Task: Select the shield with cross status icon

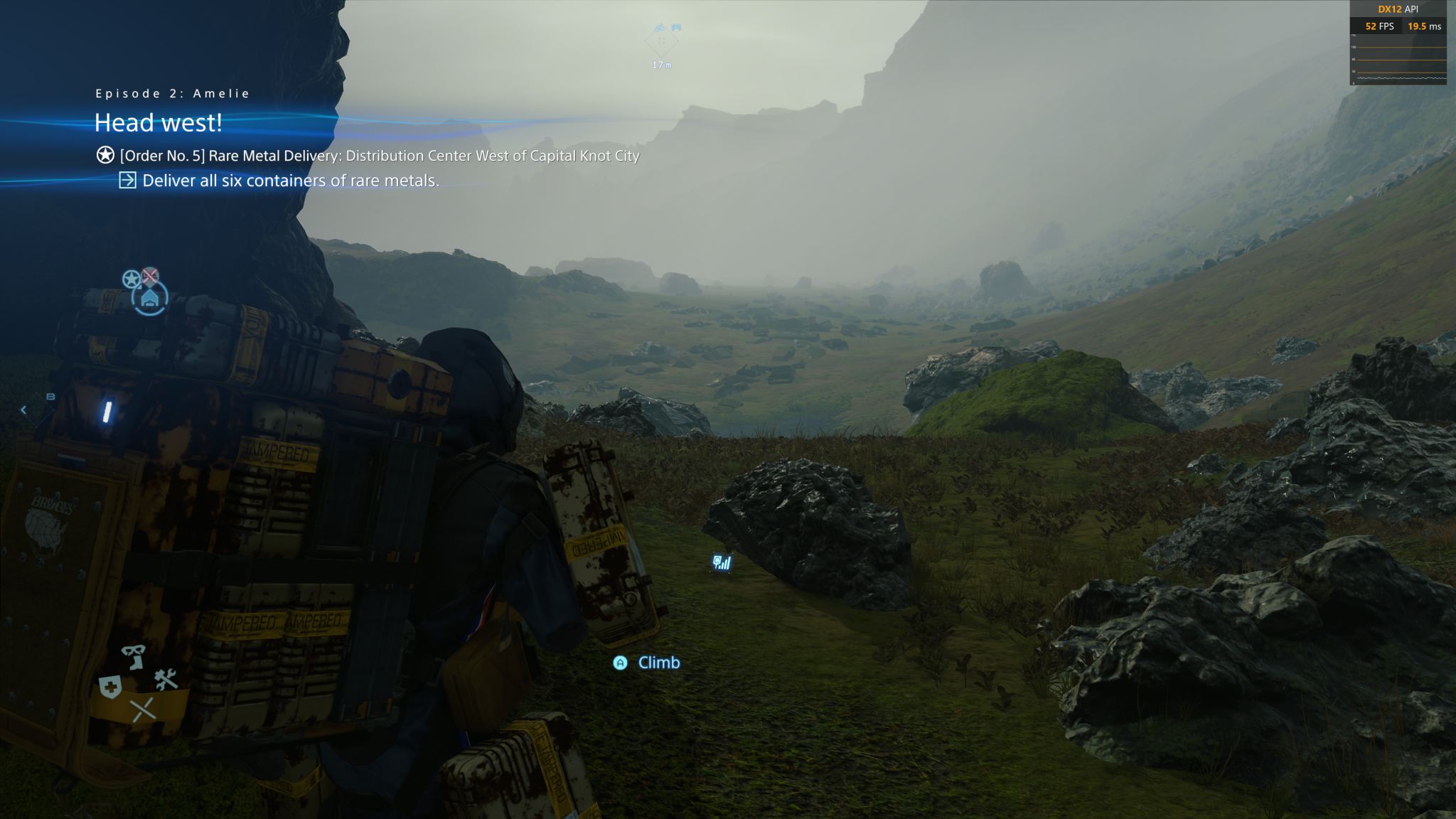Action: tap(110, 687)
